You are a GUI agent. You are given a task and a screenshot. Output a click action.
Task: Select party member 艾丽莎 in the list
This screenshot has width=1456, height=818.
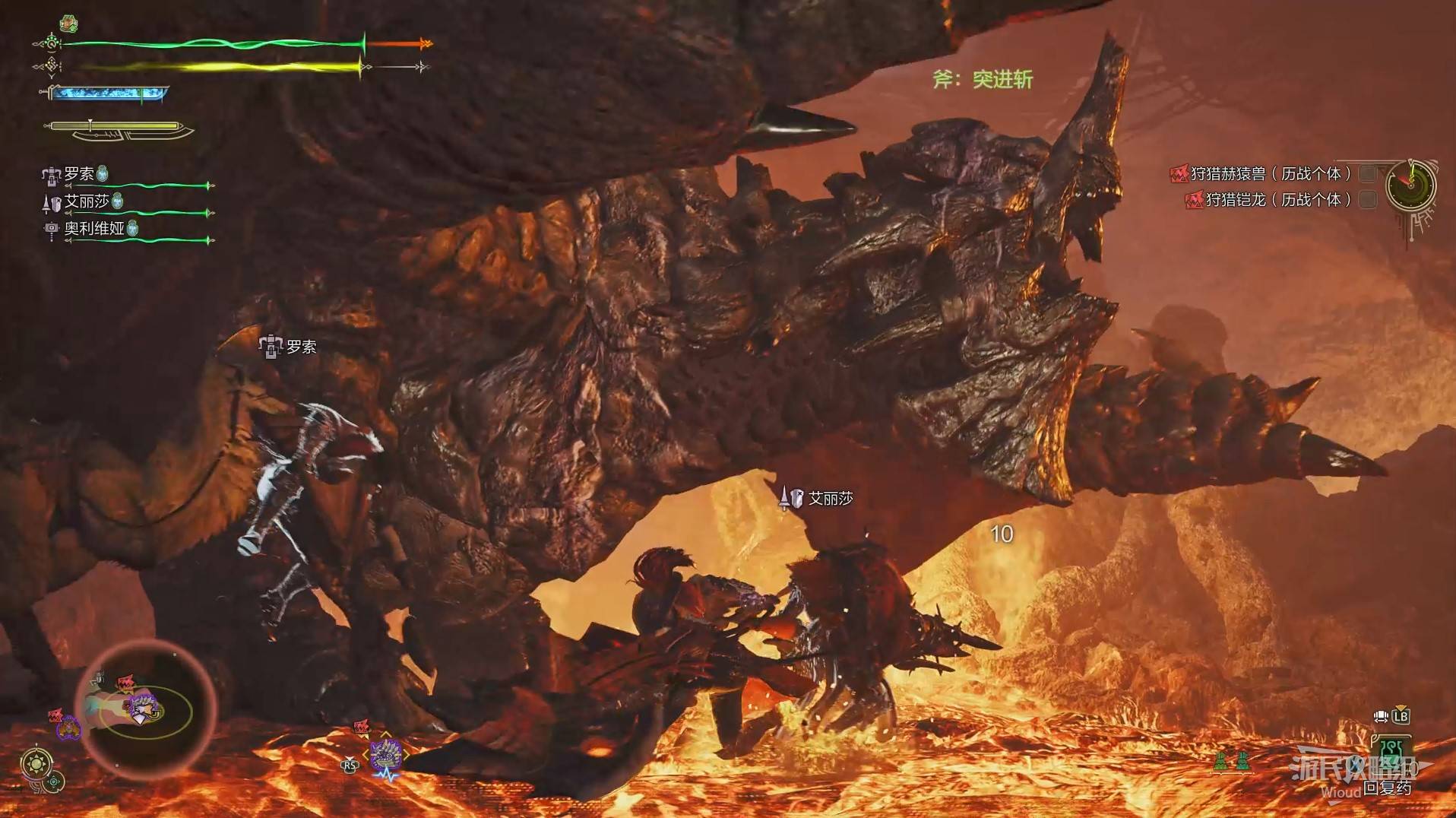tap(86, 201)
